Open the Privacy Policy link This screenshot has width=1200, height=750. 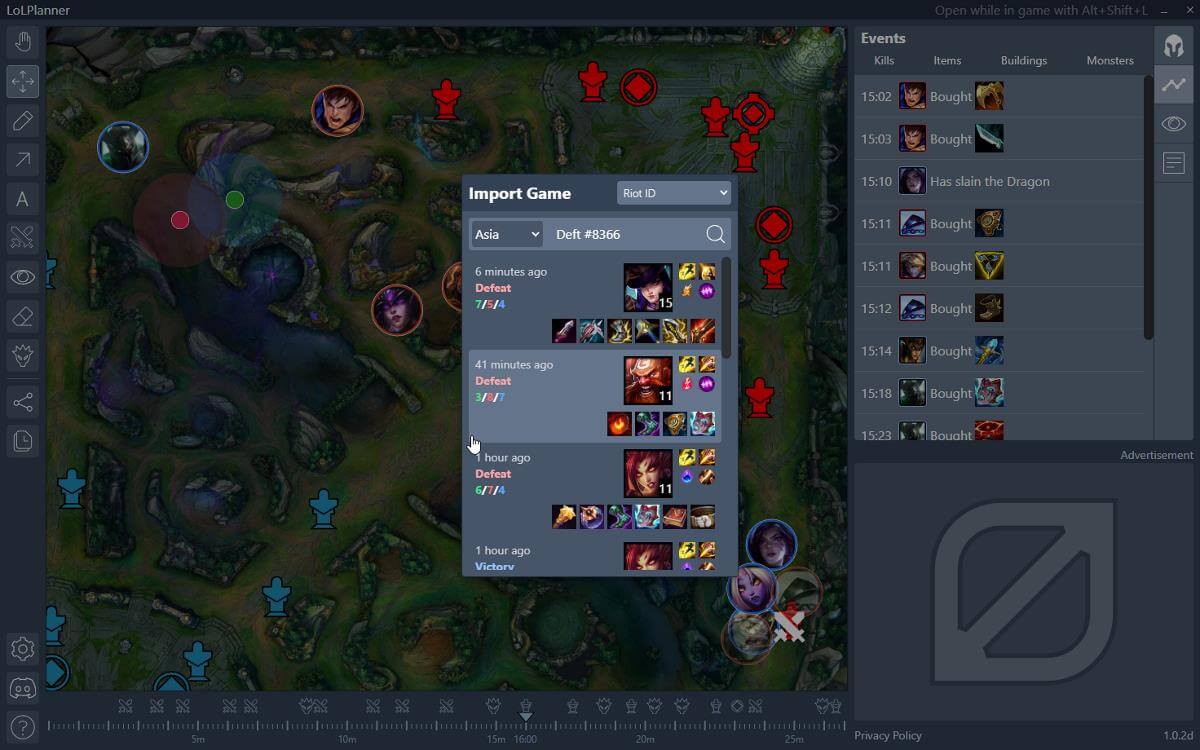(x=888, y=736)
